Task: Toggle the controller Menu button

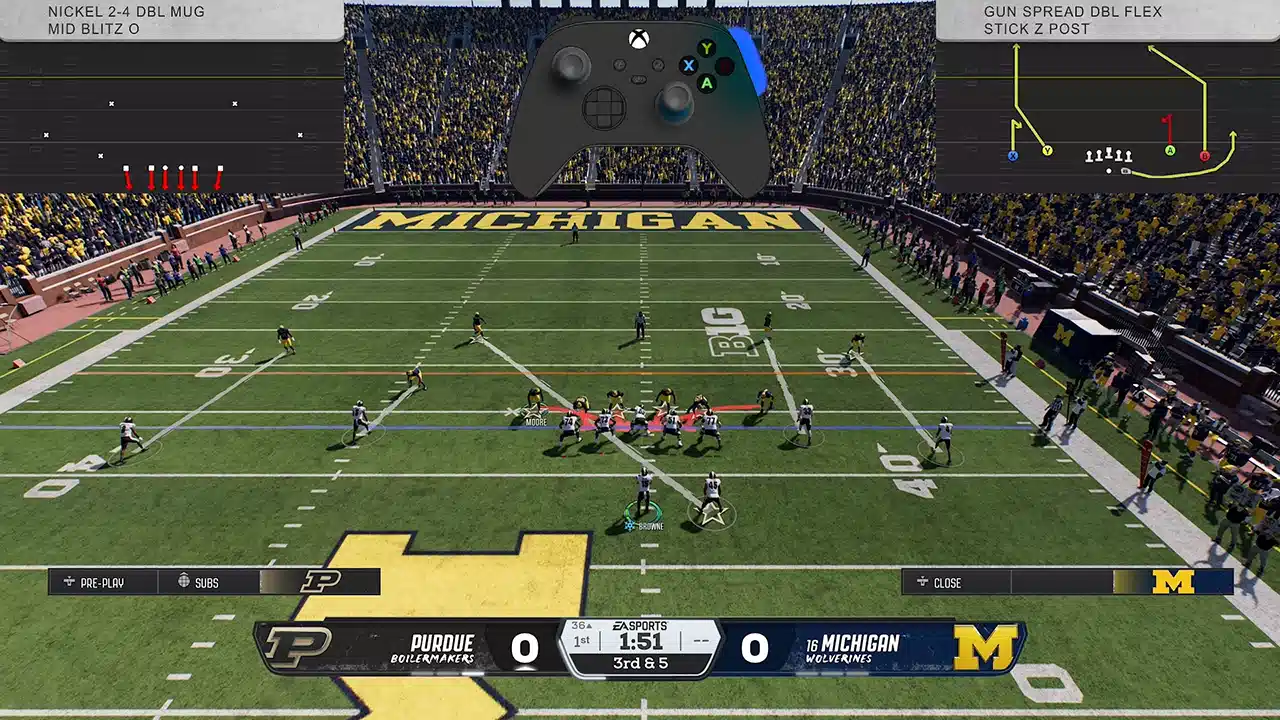Action: pyautogui.click(x=657, y=64)
